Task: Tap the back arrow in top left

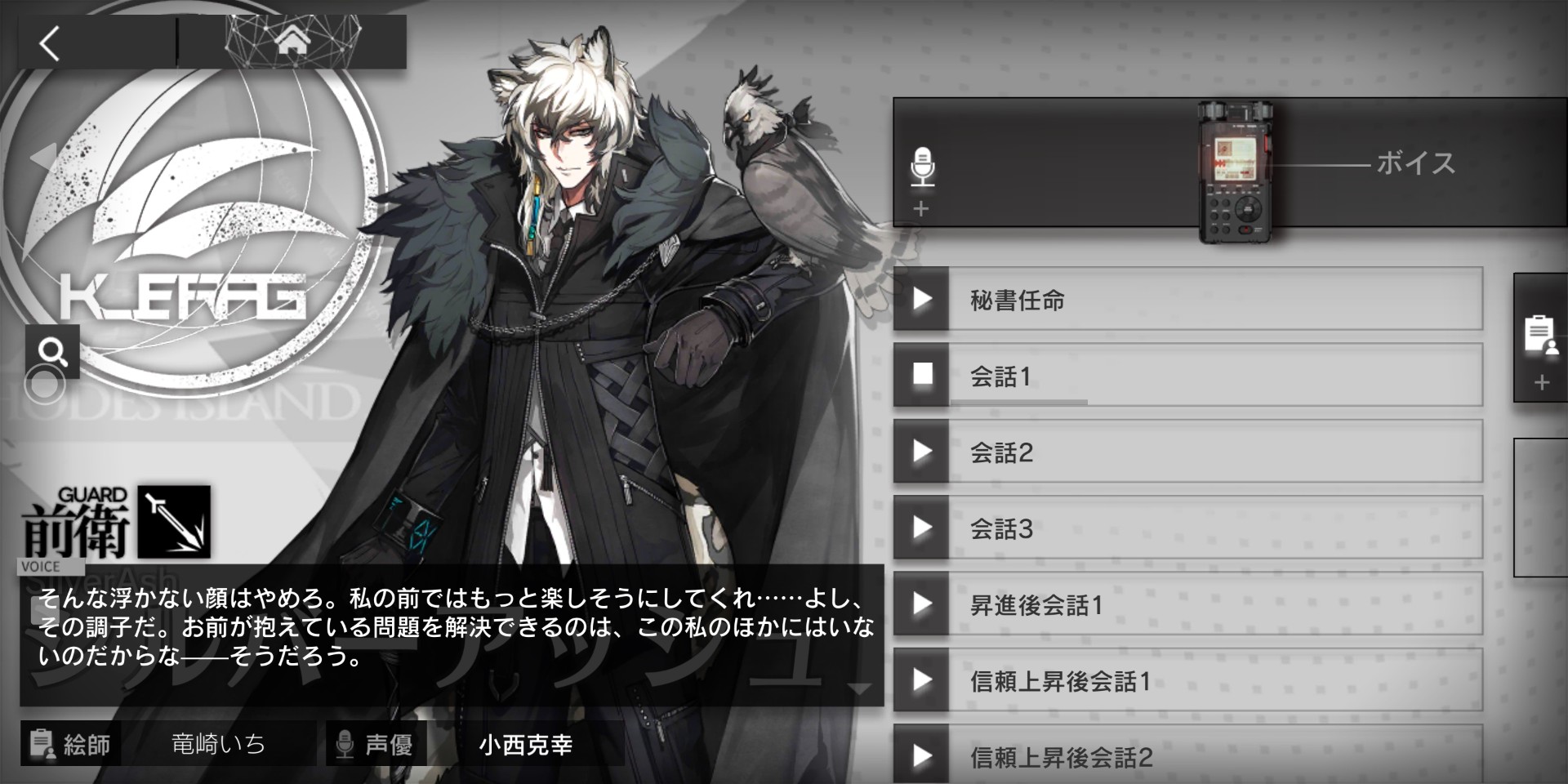Action: tap(49, 45)
